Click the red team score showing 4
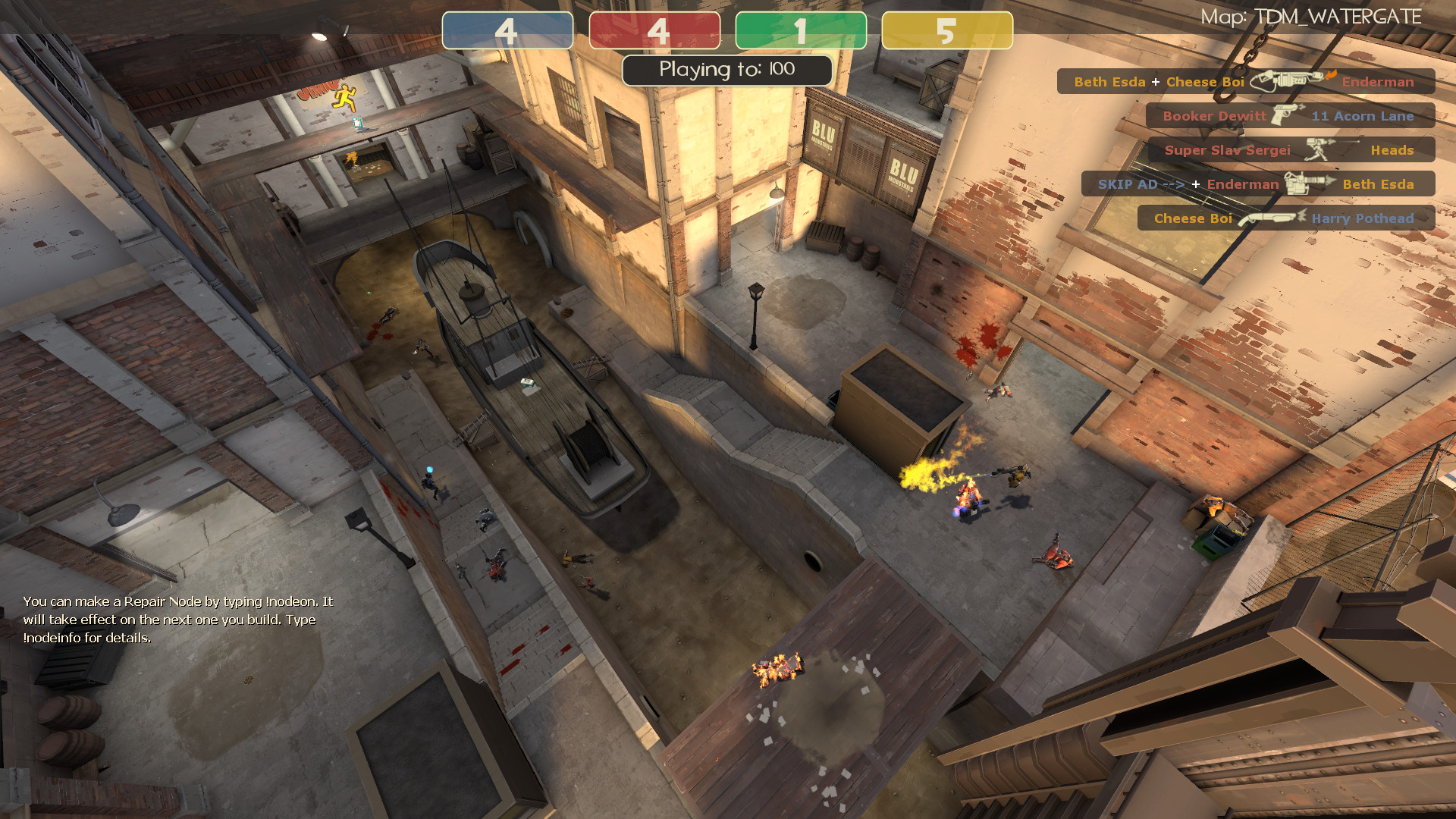Image resolution: width=1456 pixels, height=819 pixels. click(654, 30)
